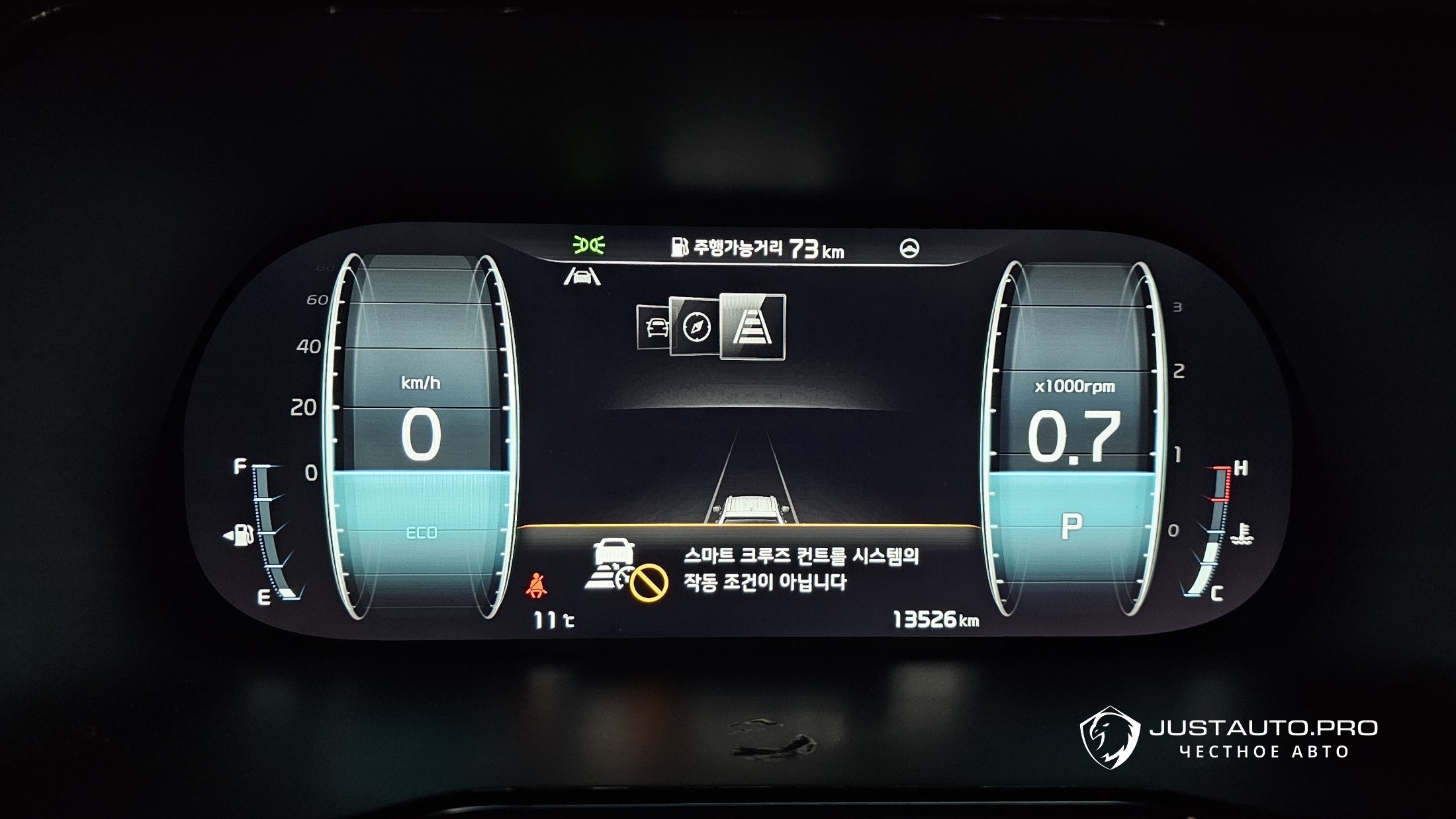Select the driving assist lane tile
The image size is (1456, 819).
click(752, 327)
